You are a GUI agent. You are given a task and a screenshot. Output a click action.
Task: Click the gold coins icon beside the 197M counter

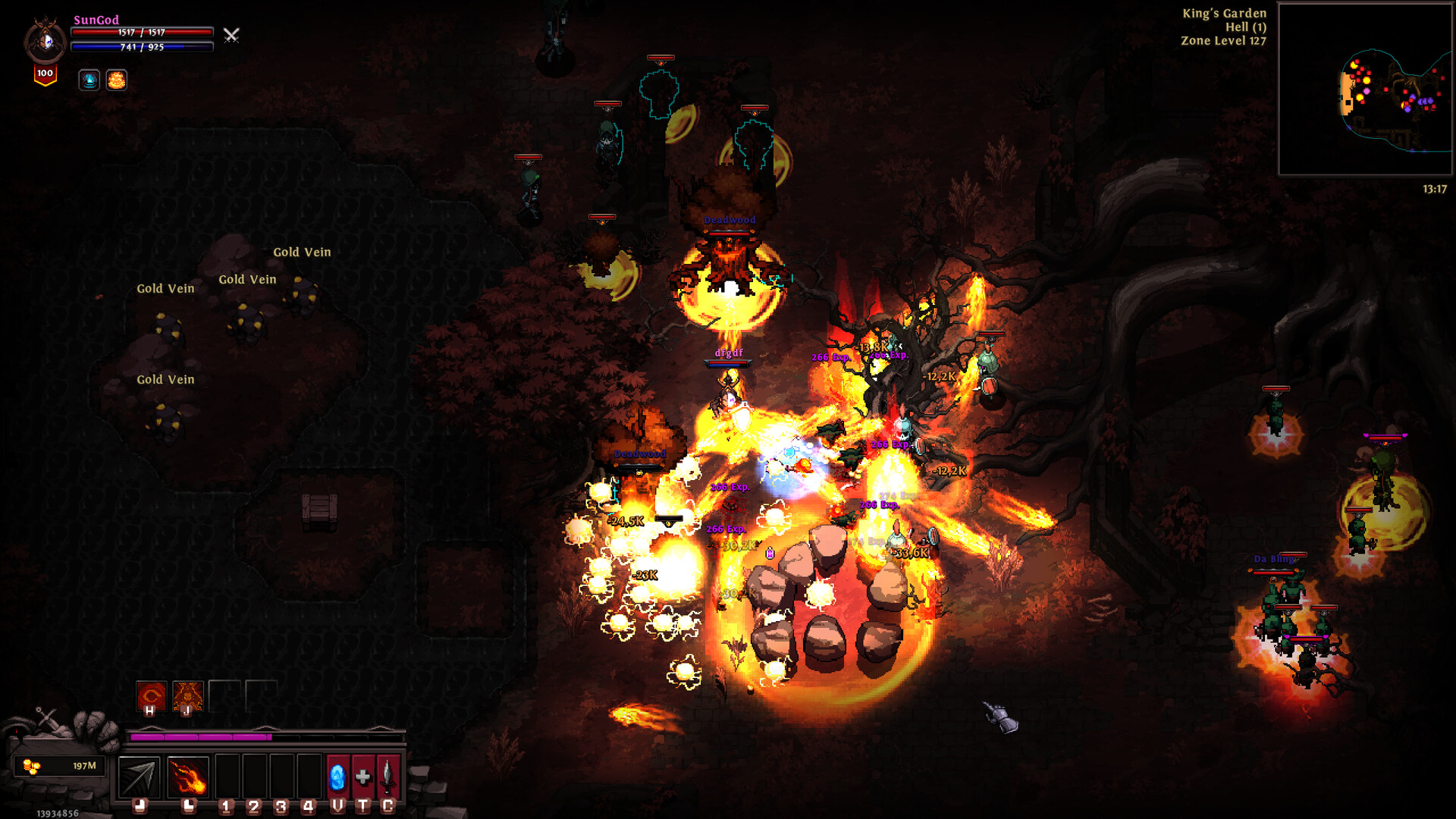pos(30,768)
